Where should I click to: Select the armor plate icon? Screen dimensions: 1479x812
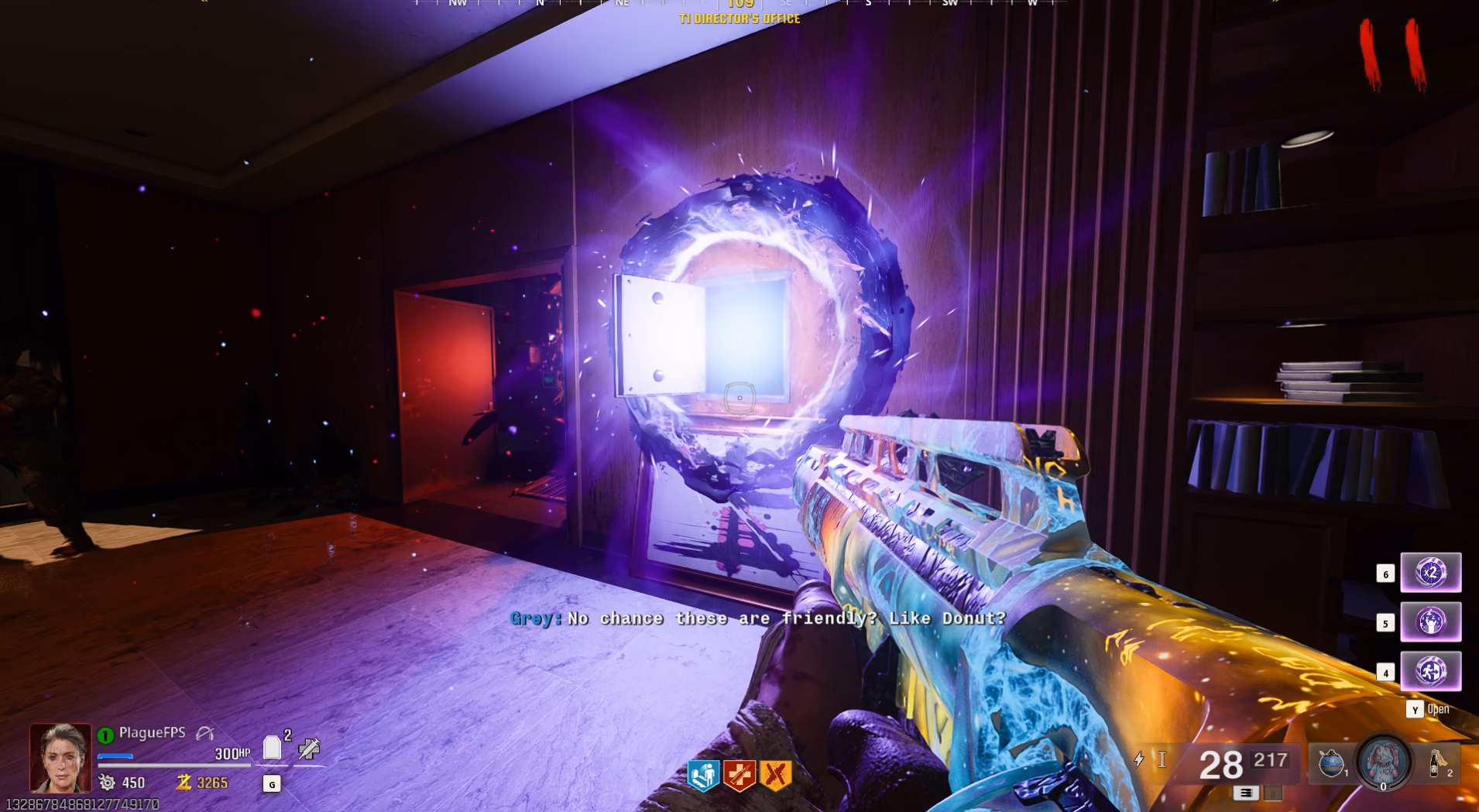coord(272,748)
